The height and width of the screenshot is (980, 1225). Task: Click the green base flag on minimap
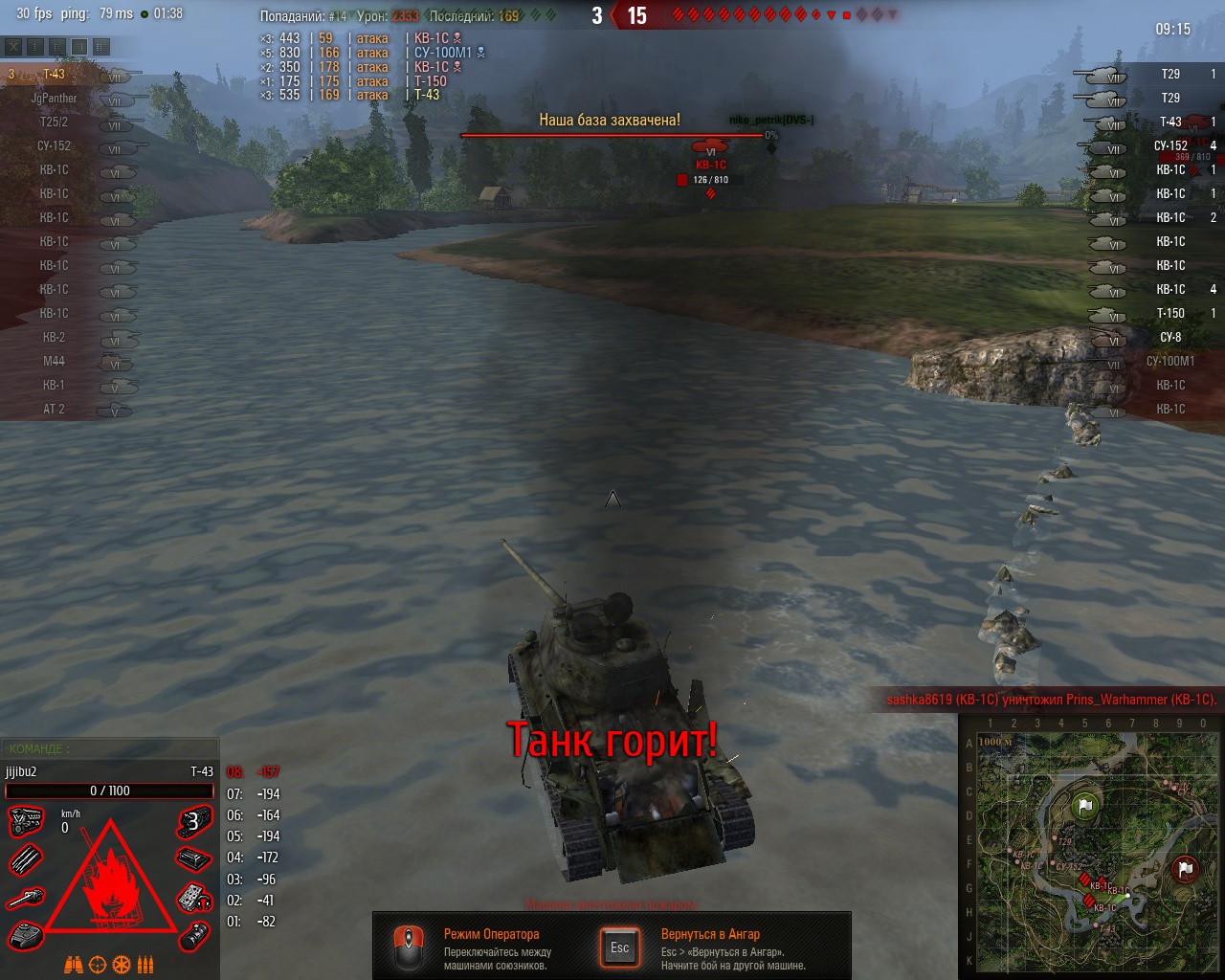[x=1085, y=806]
